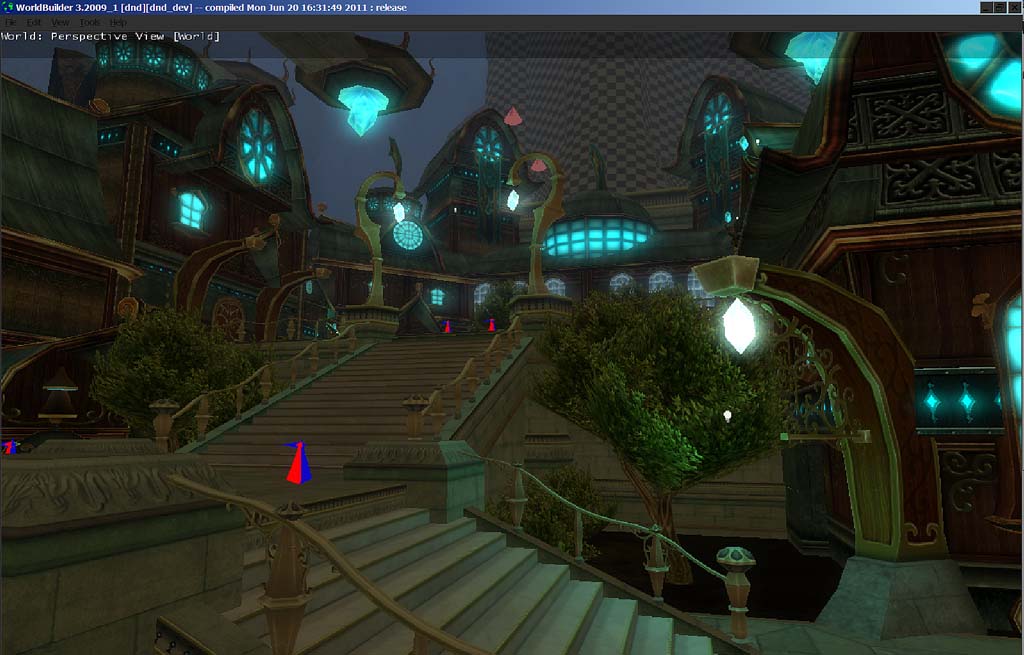Minimize the WorldBuilder window
Screen dimensions: 1024x655
(x=986, y=7)
